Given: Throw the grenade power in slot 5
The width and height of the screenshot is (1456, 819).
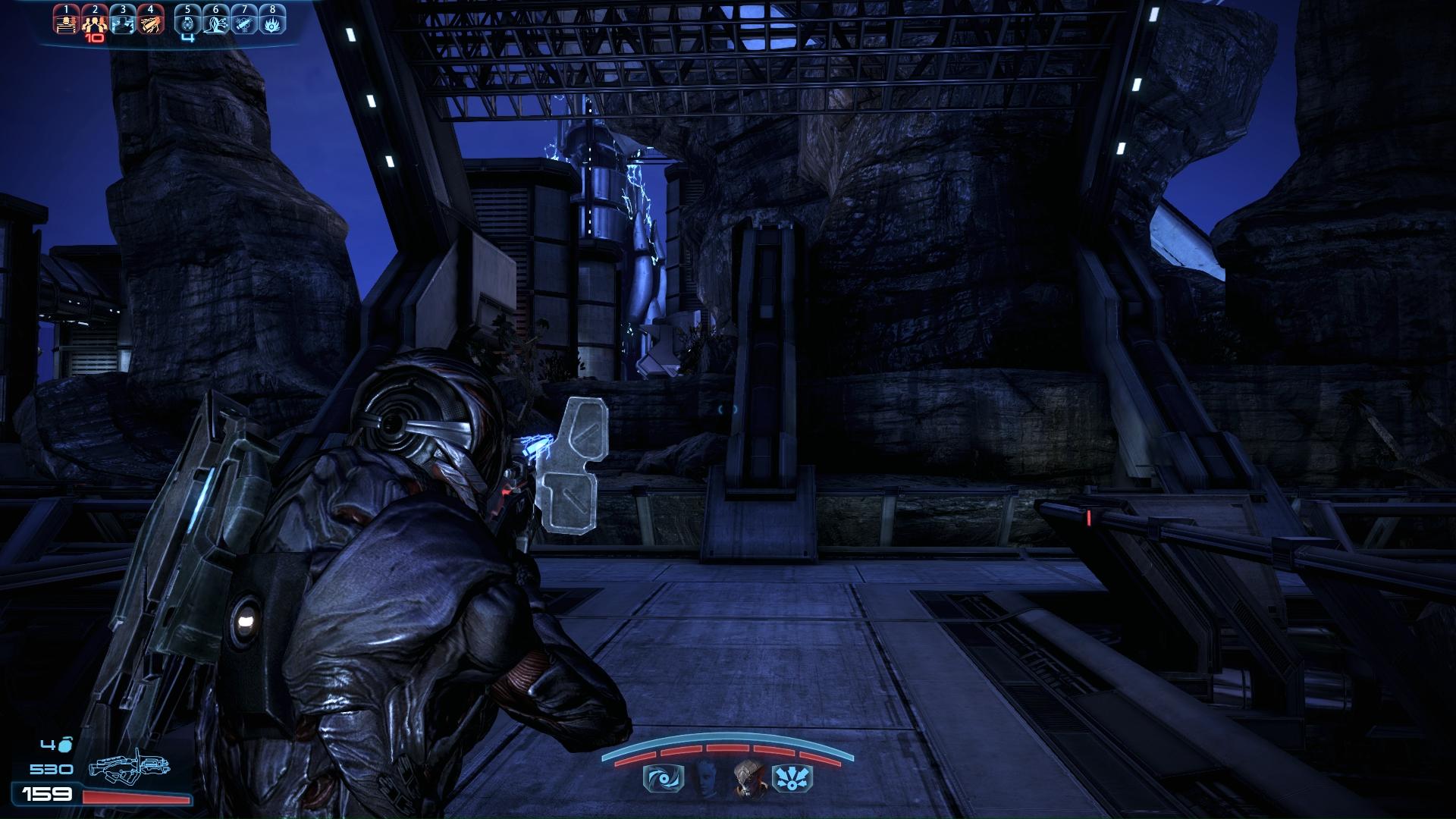Looking at the screenshot, I should [188, 21].
